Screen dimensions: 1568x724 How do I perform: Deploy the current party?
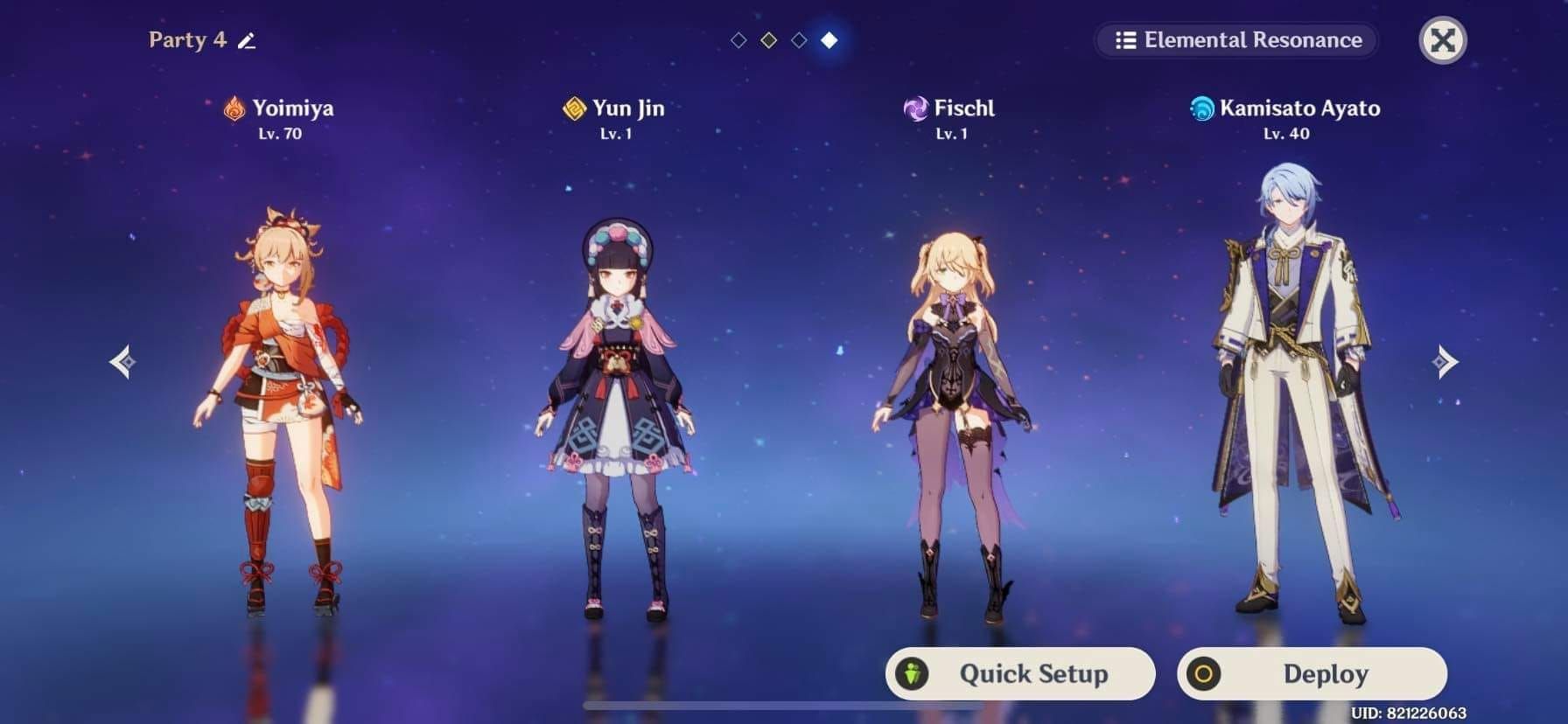coord(1312,673)
